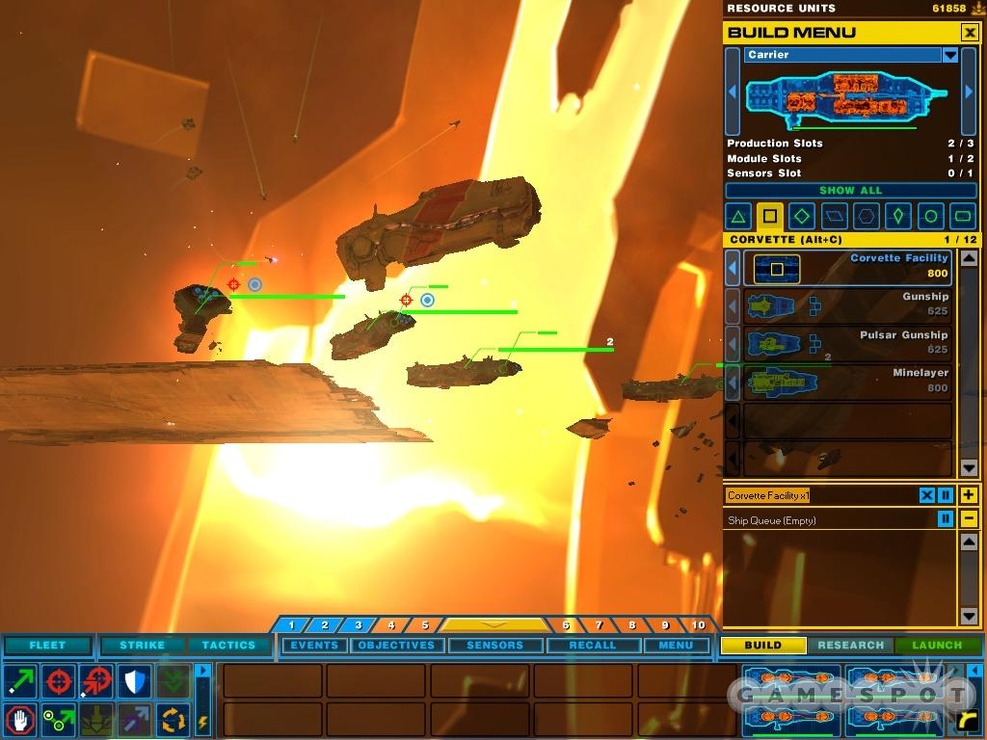
Task: Click the Show All button
Action: (x=850, y=190)
